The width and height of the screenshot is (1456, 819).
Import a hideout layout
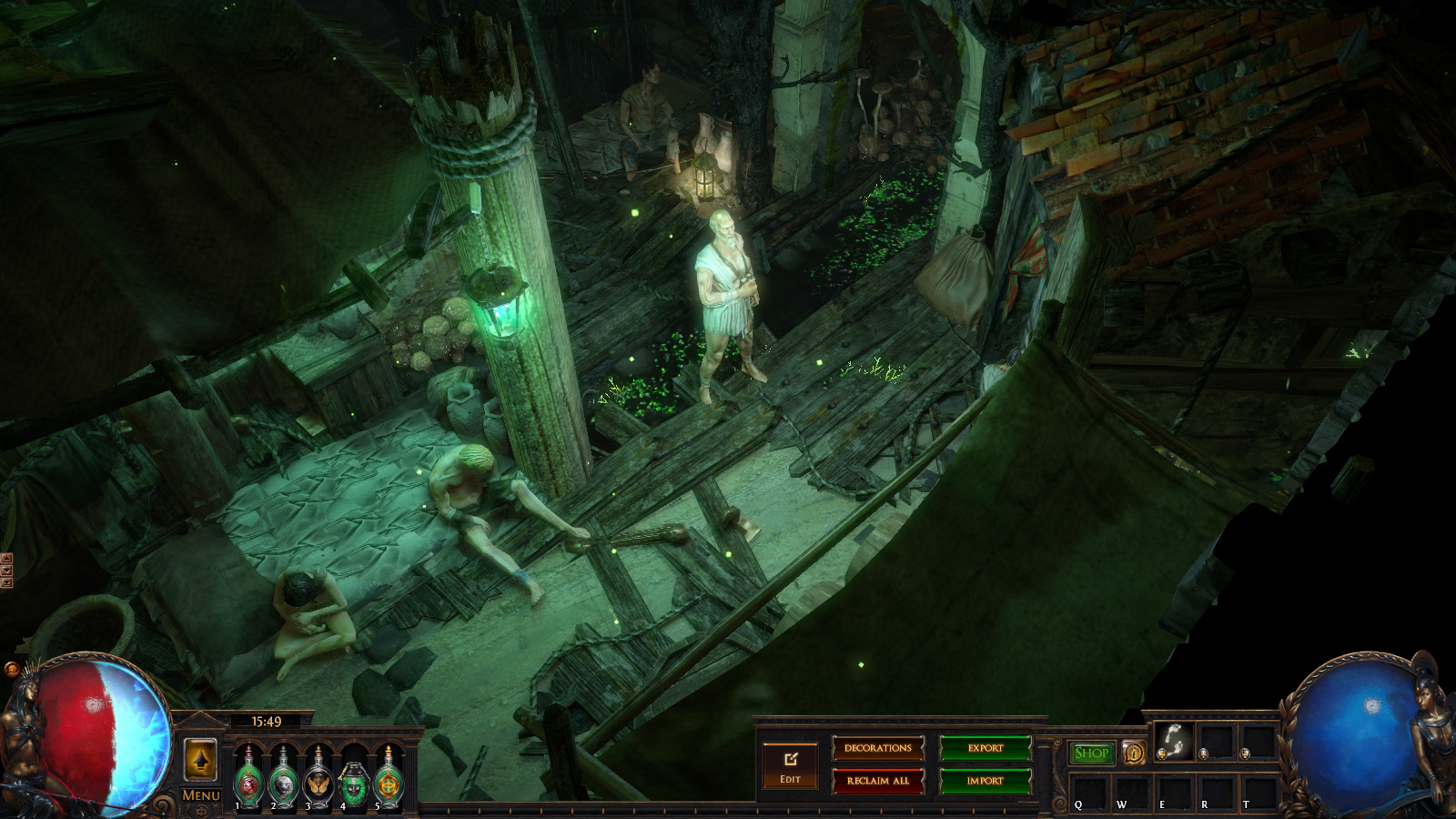point(986,781)
